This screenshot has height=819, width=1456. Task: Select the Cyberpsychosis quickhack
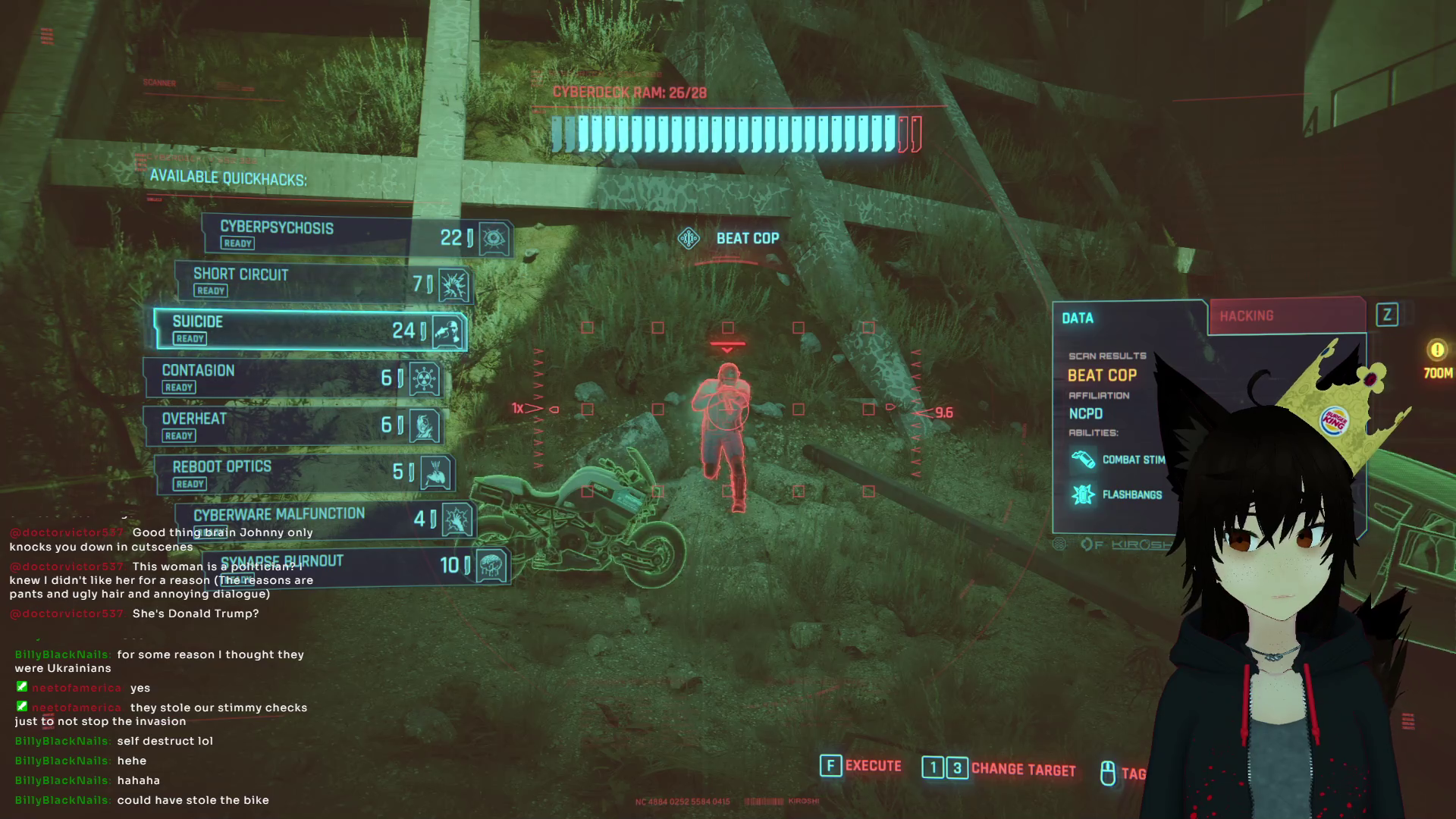356,234
